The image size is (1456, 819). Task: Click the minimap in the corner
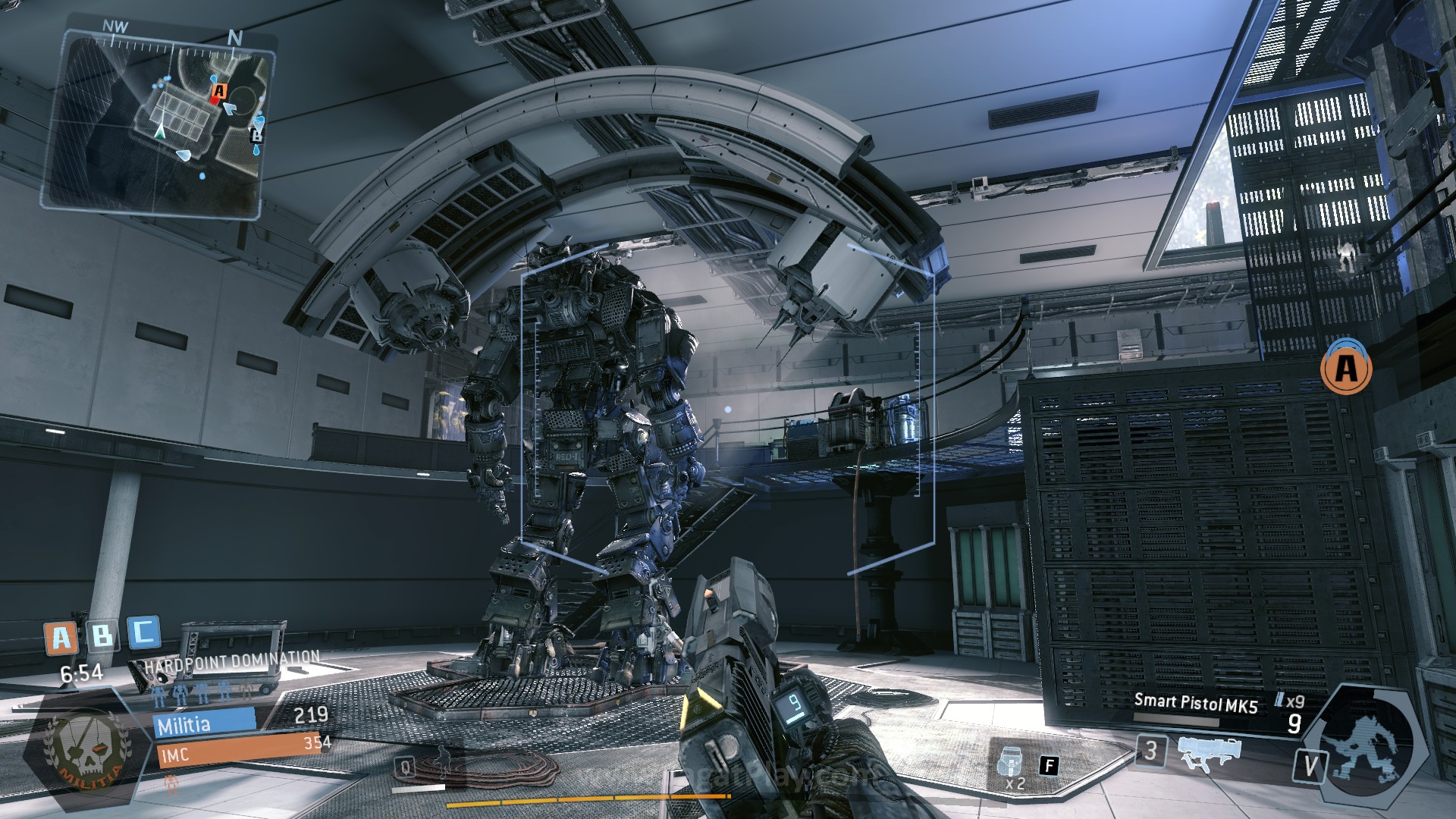click(x=161, y=121)
